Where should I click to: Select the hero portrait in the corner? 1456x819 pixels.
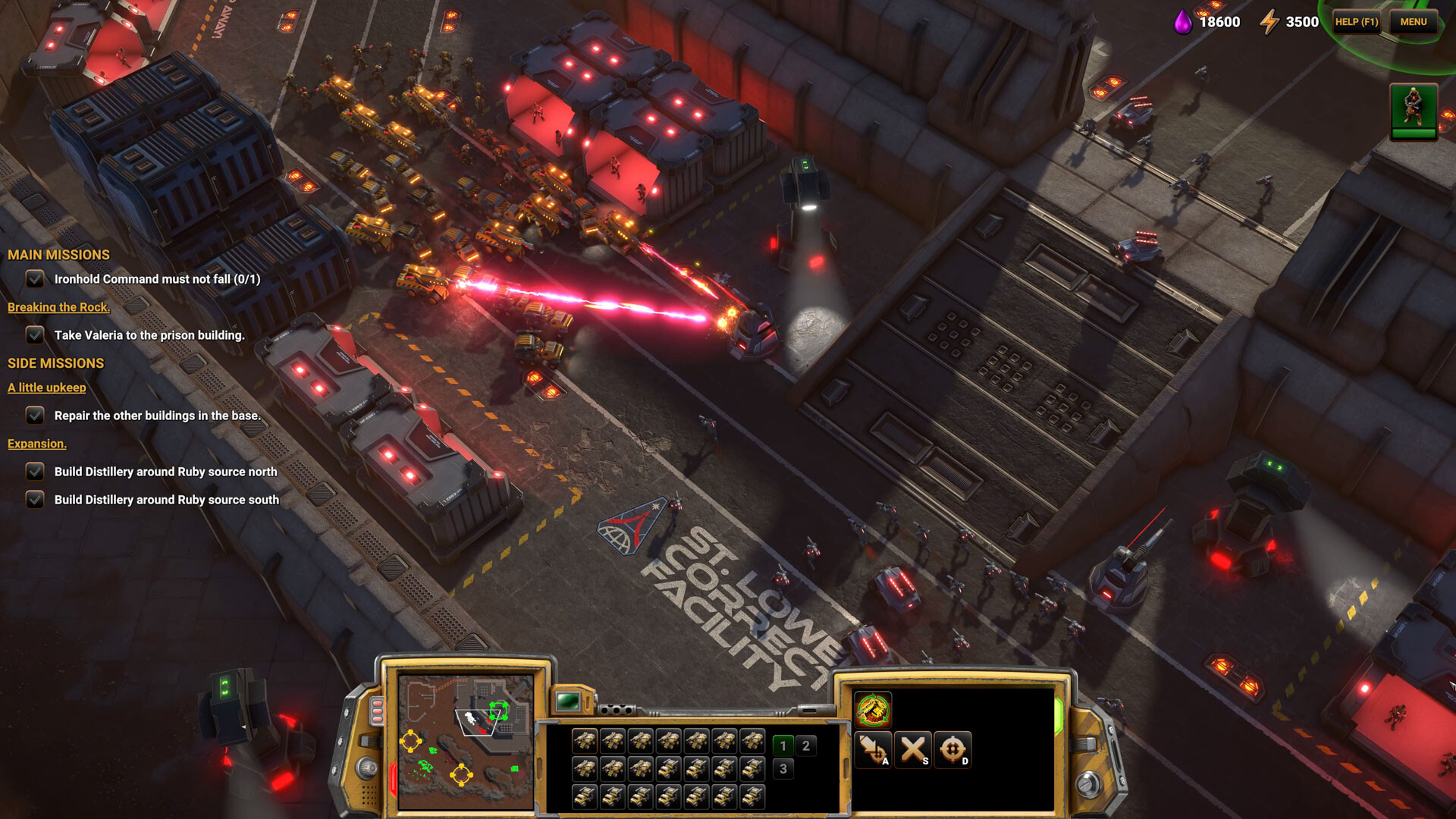point(1413,111)
